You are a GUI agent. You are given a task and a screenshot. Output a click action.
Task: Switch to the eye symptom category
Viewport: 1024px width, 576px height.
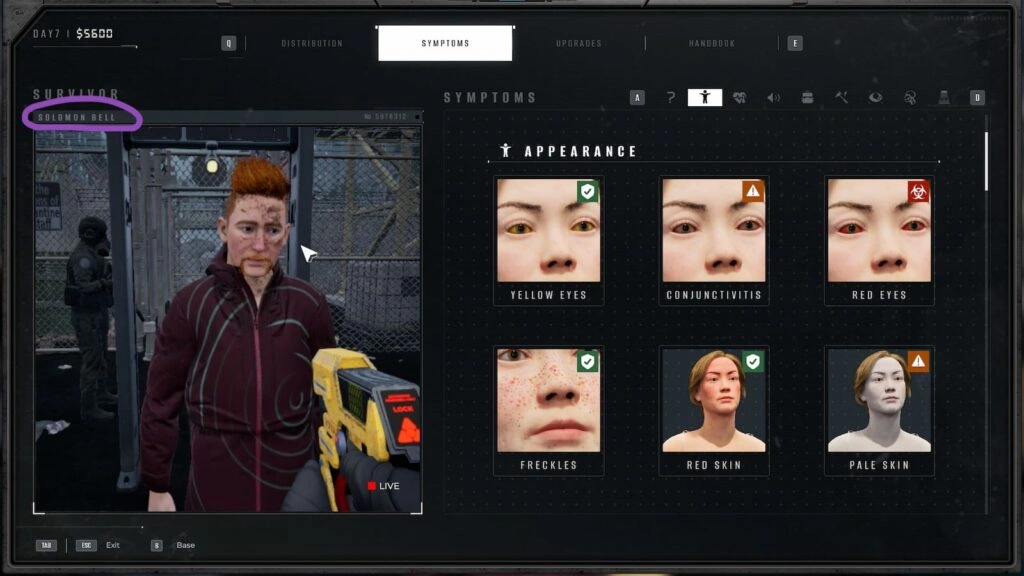875,97
